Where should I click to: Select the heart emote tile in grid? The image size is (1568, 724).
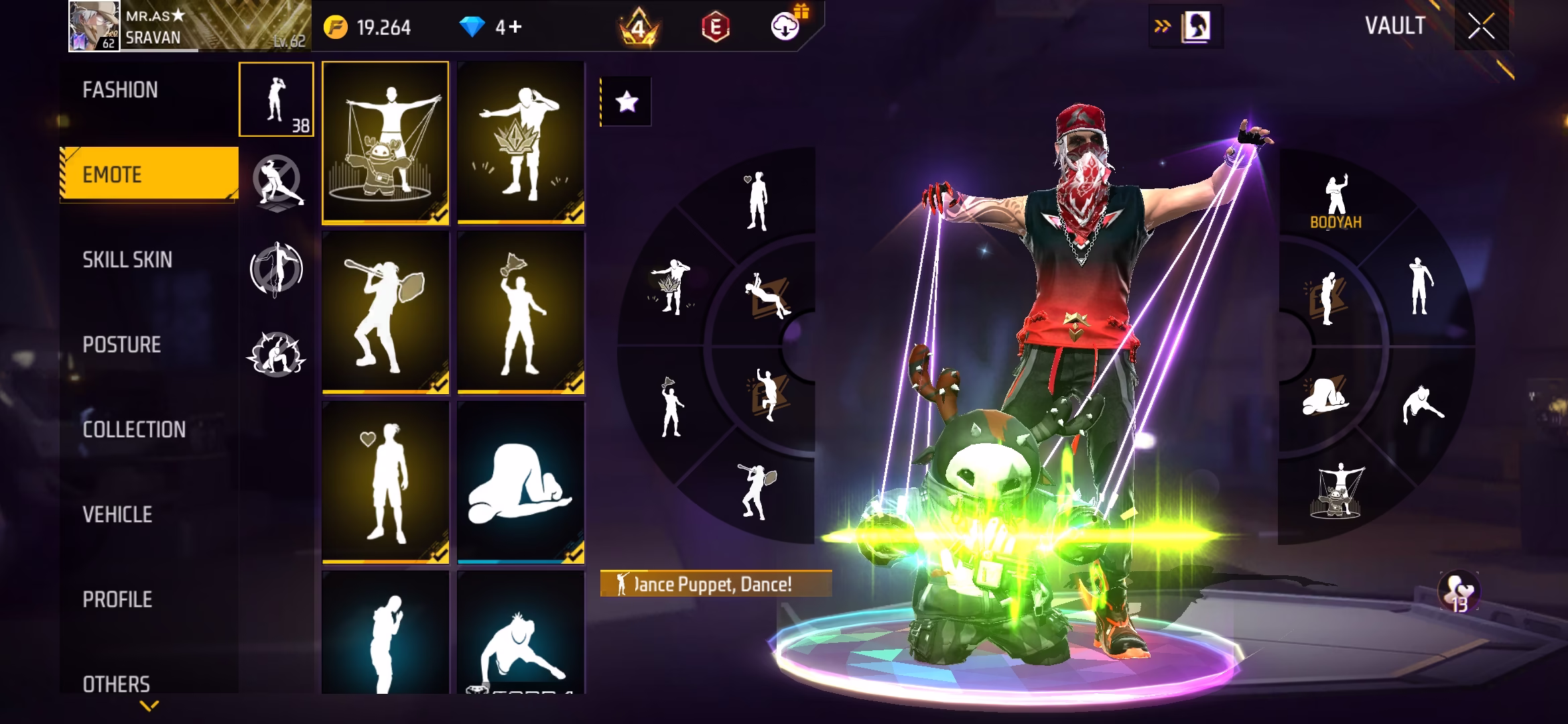(385, 482)
